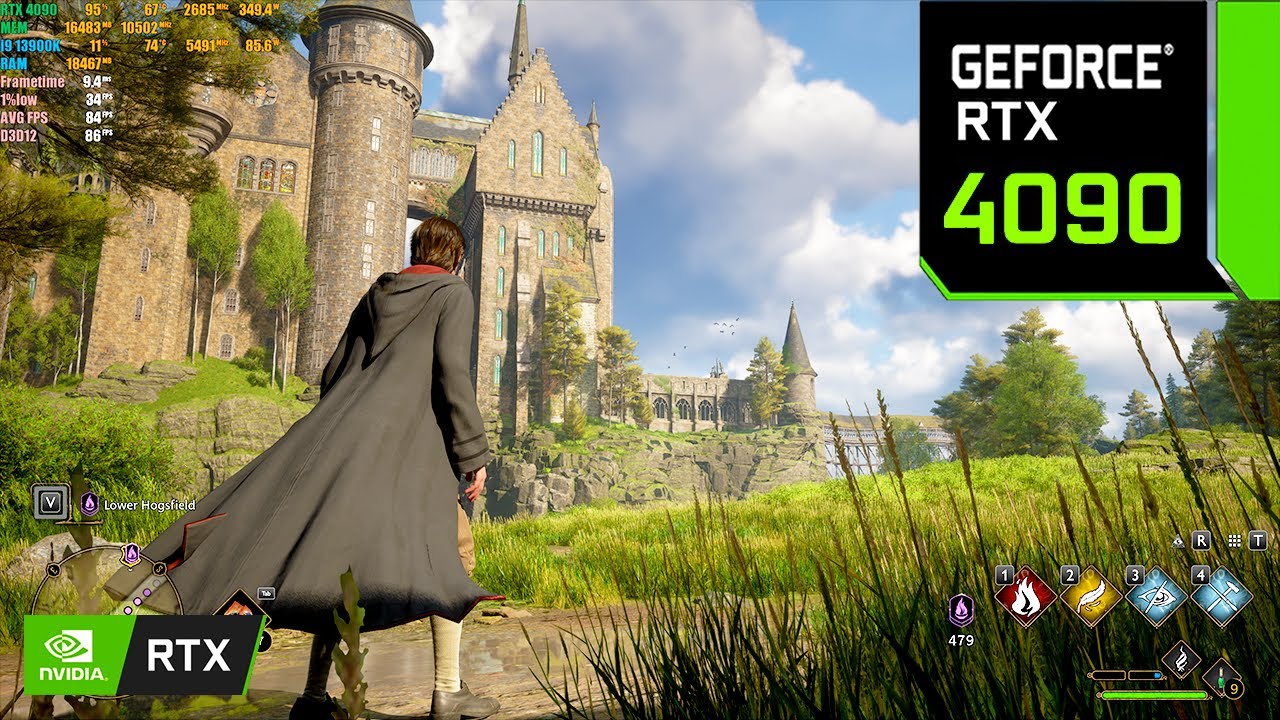1280x720 pixels.
Task: Open the spell set grid icon
Action: pyautogui.click(x=1235, y=541)
